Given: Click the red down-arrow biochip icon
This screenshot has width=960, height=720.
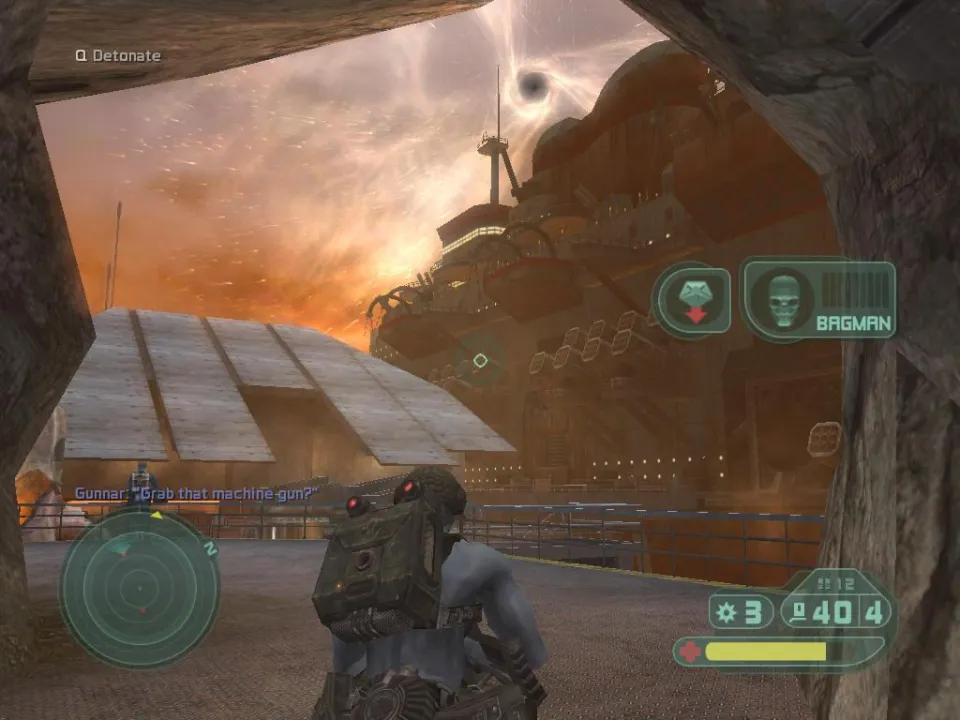Looking at the screenshot, I should (x=690, y=300).
